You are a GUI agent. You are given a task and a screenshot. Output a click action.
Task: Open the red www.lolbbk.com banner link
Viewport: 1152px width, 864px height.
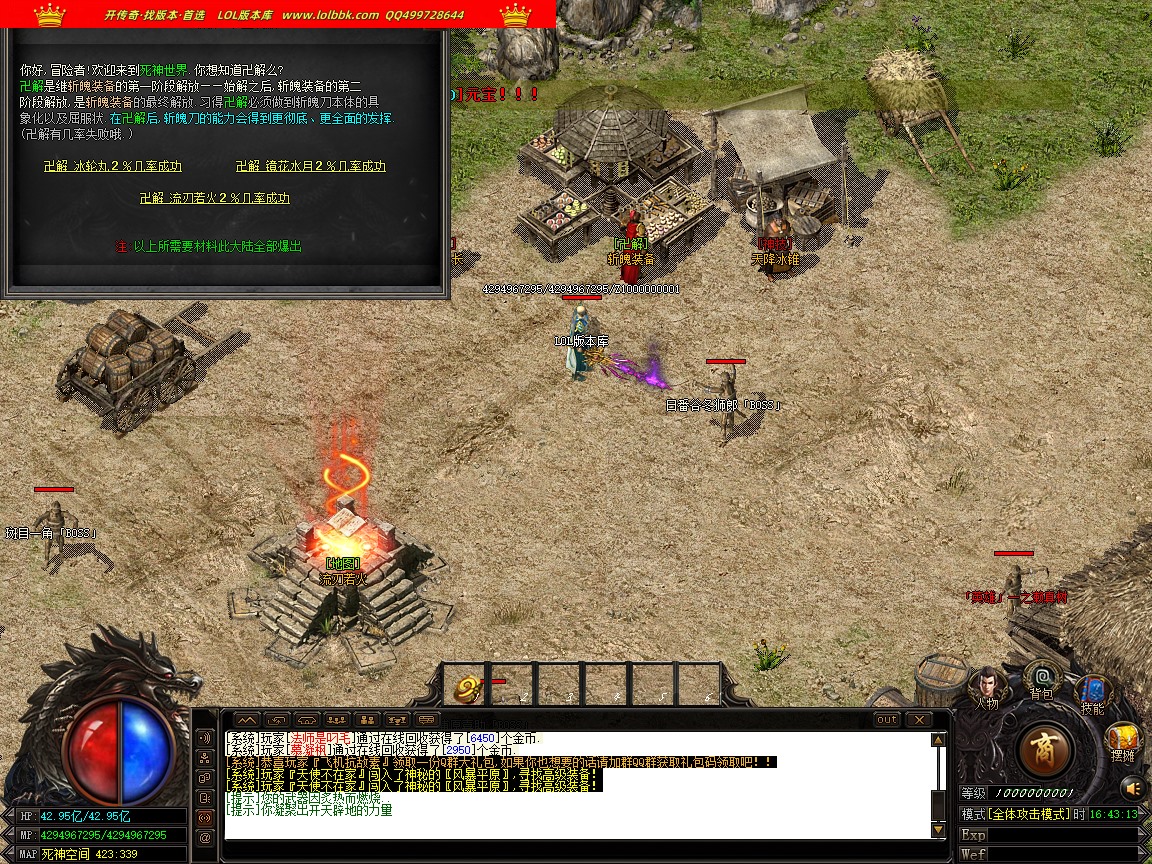click(330, 15)
